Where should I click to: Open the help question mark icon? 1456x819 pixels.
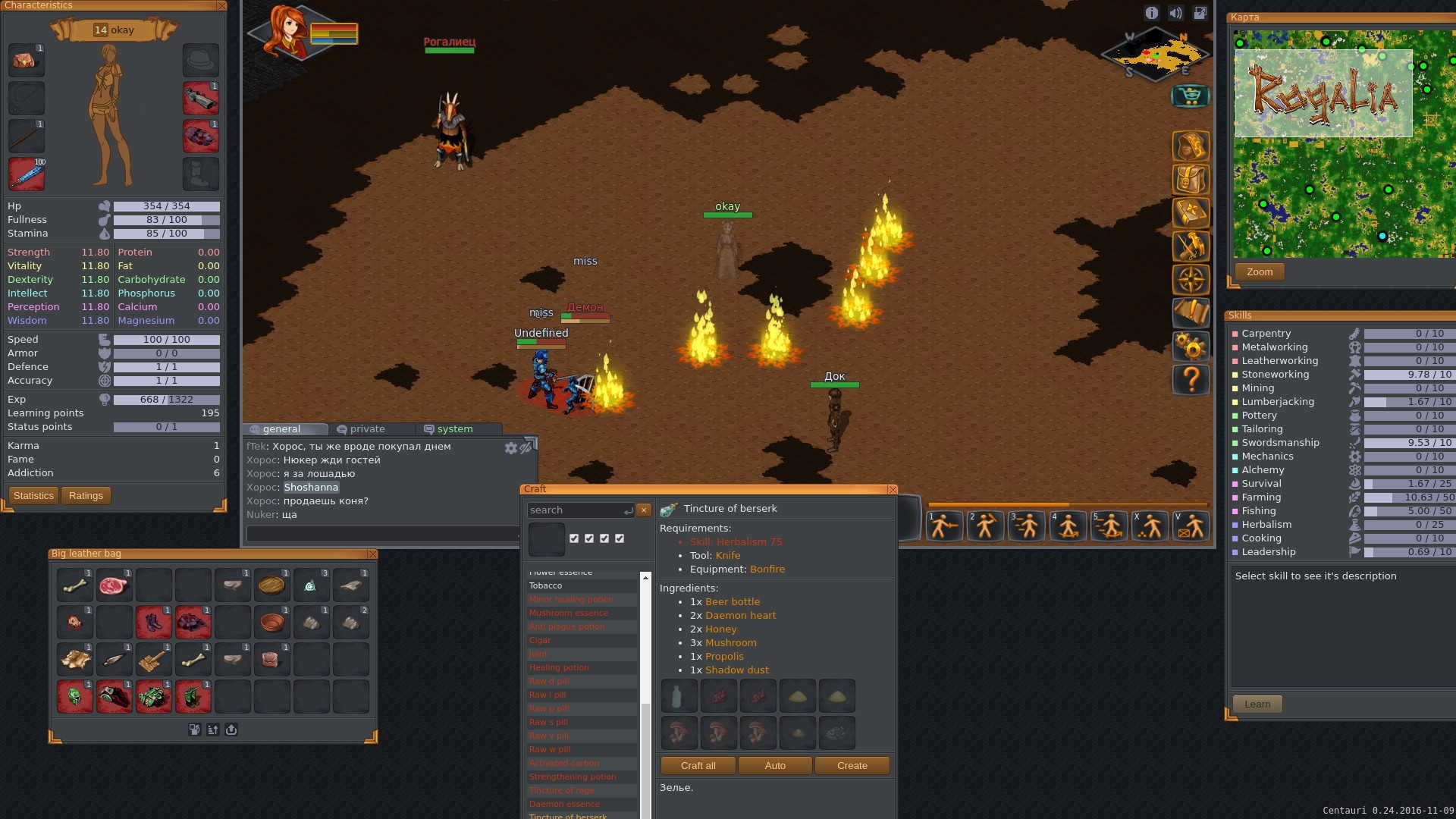coord(1191,379)
